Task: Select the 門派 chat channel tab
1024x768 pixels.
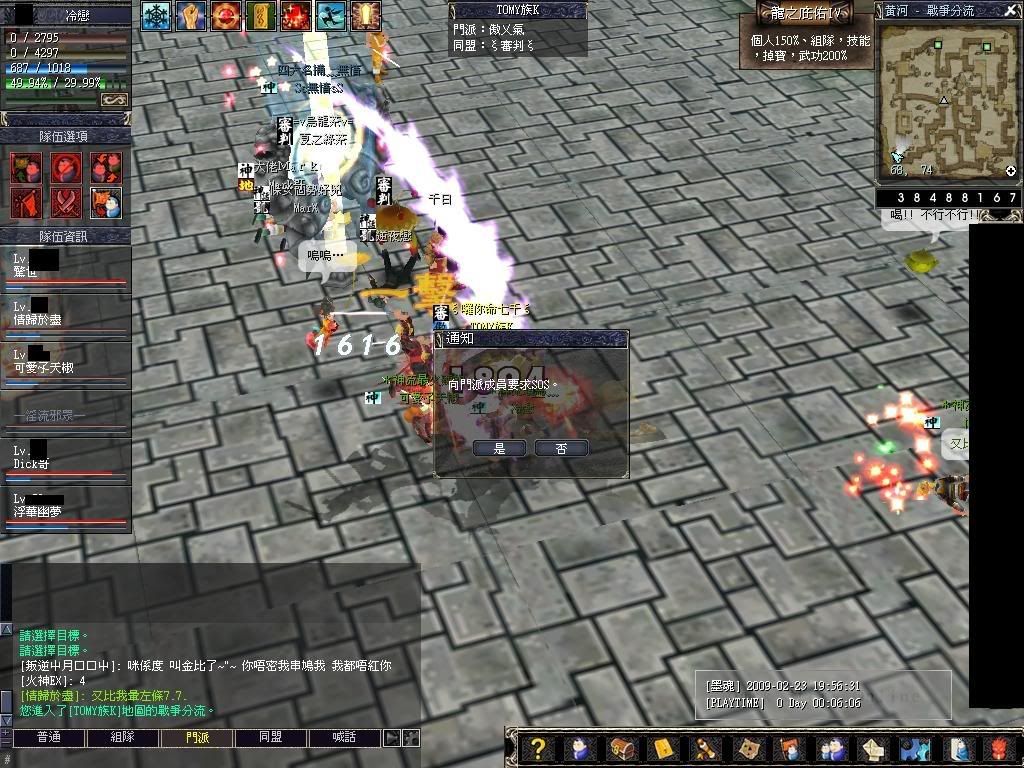Action: [x=197, y=738]
